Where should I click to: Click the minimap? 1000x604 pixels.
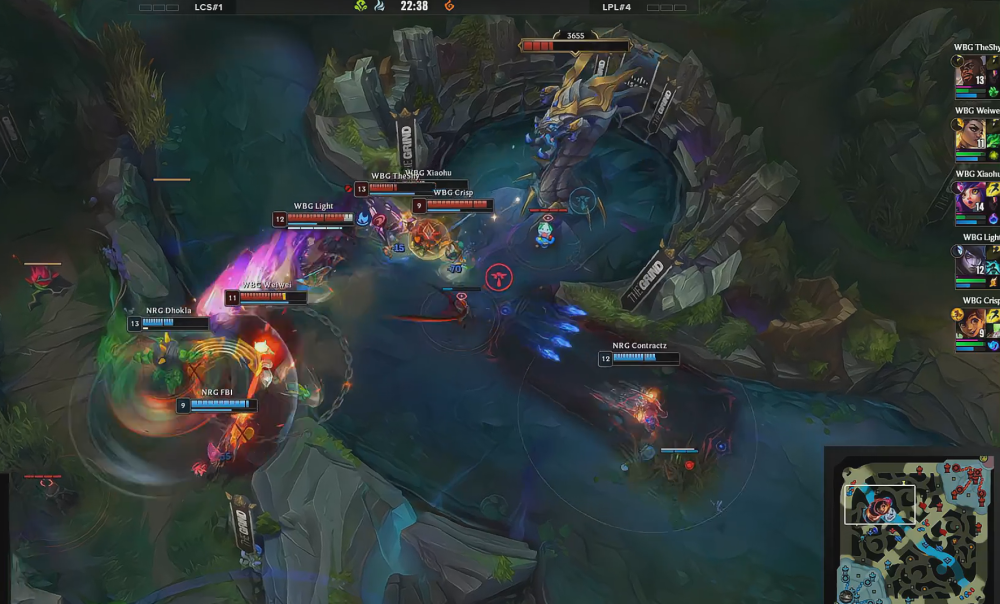[x=912, y=525]
